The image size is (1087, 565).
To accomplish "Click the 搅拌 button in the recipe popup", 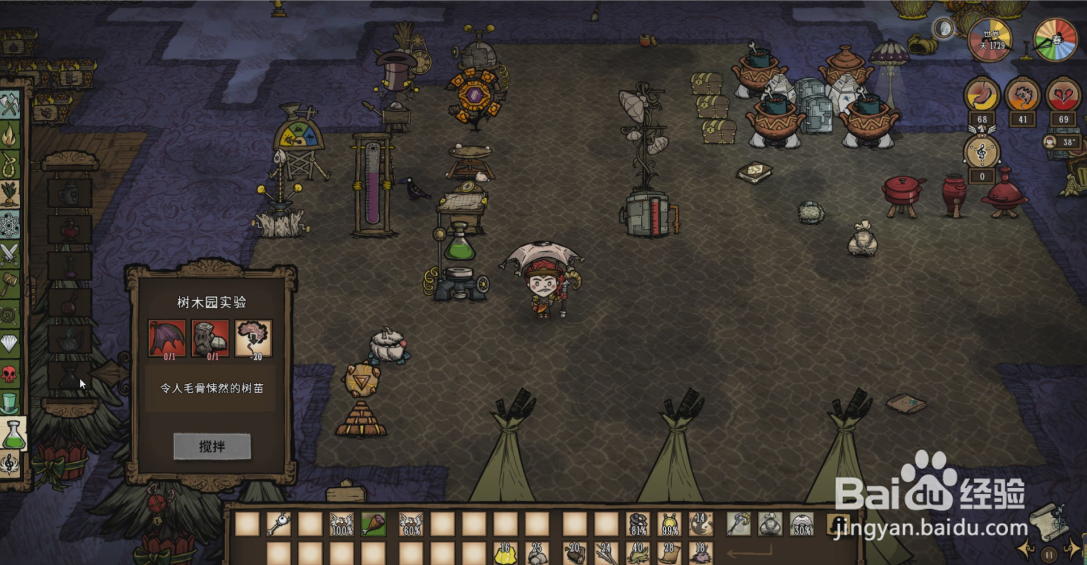I will click(211, 446).
